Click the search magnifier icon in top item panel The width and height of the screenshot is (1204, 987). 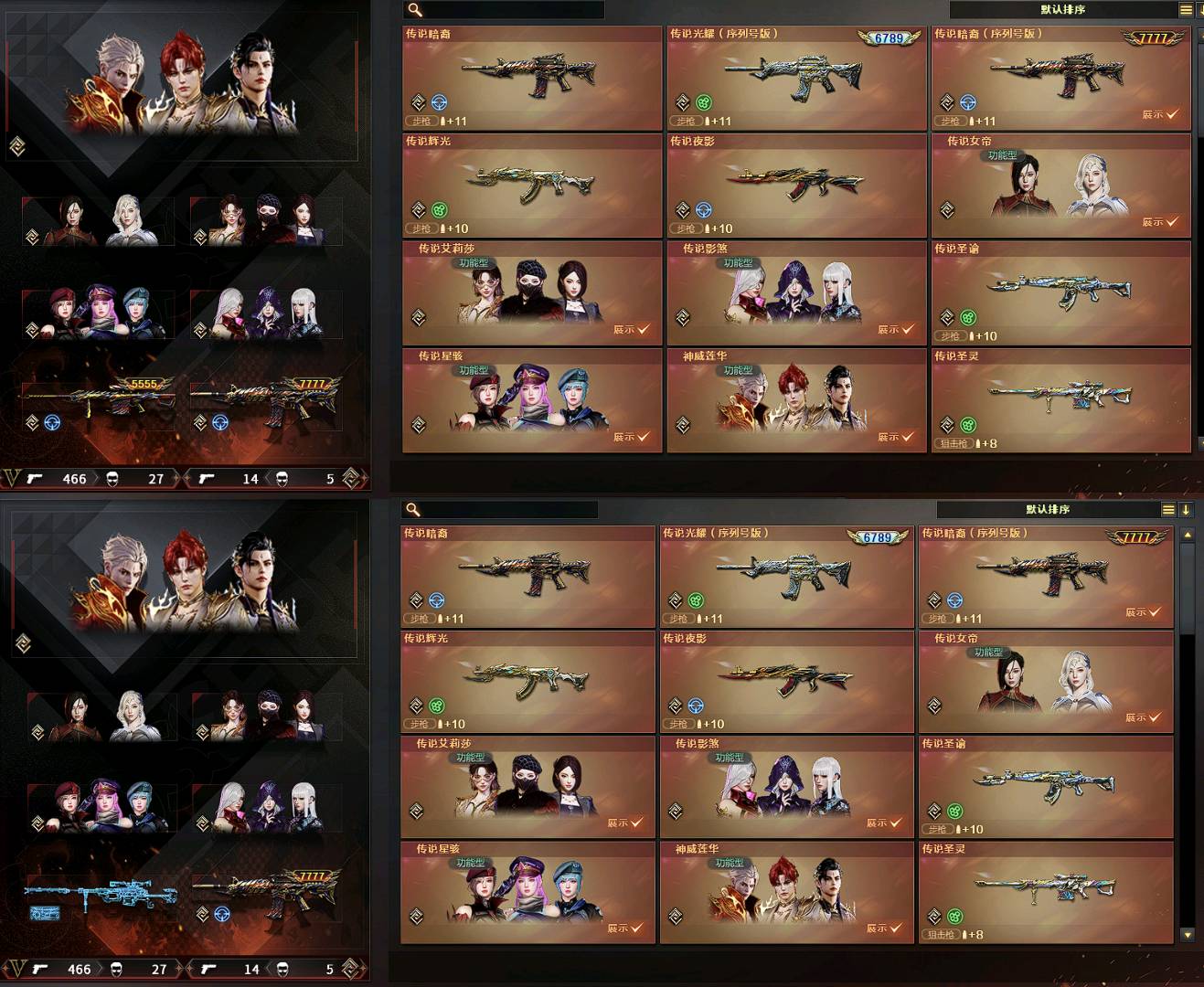pos(416,11)
